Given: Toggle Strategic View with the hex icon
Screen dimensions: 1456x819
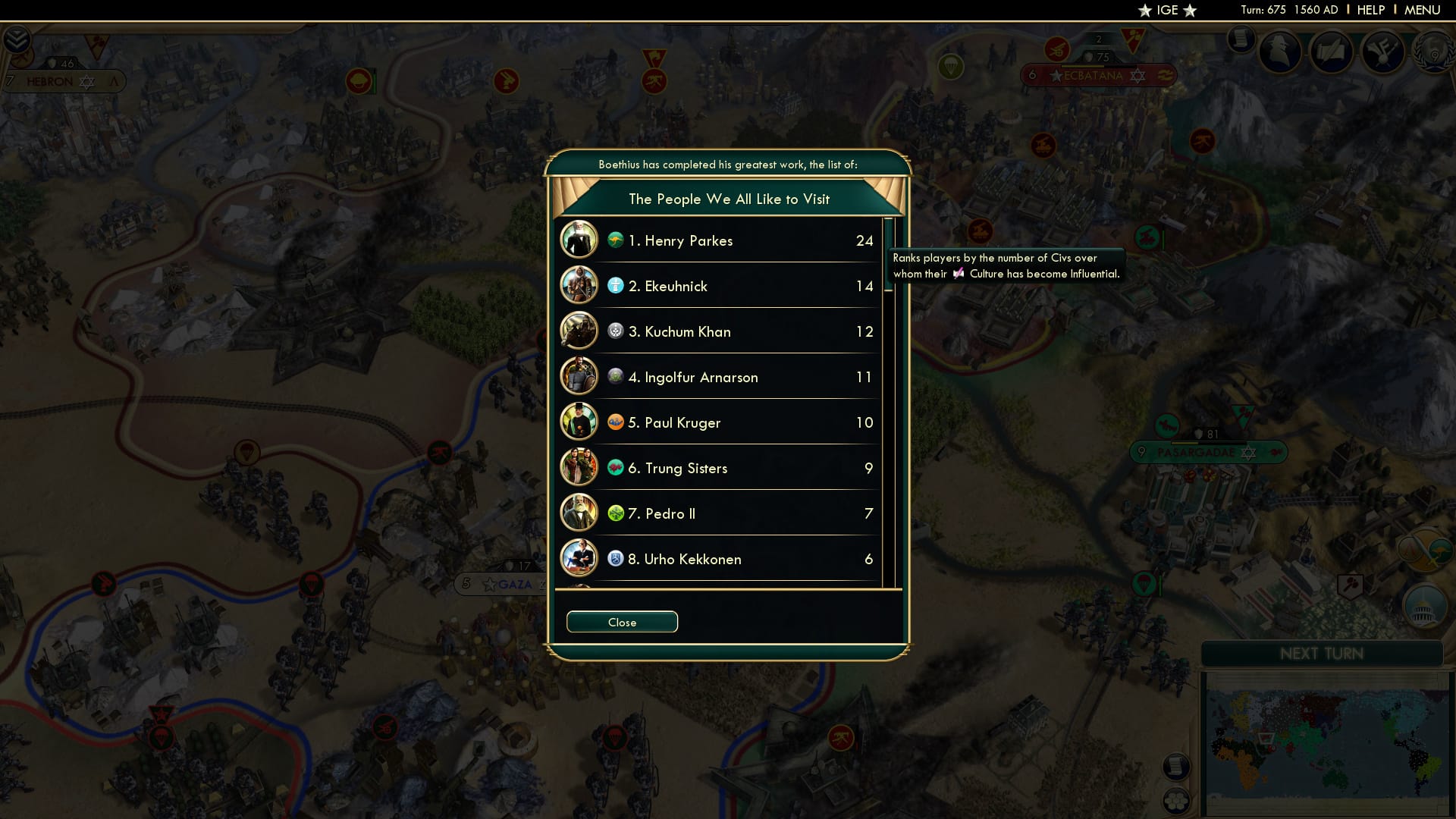Looking at the screenshot, I should click(x=1177, y=801).
